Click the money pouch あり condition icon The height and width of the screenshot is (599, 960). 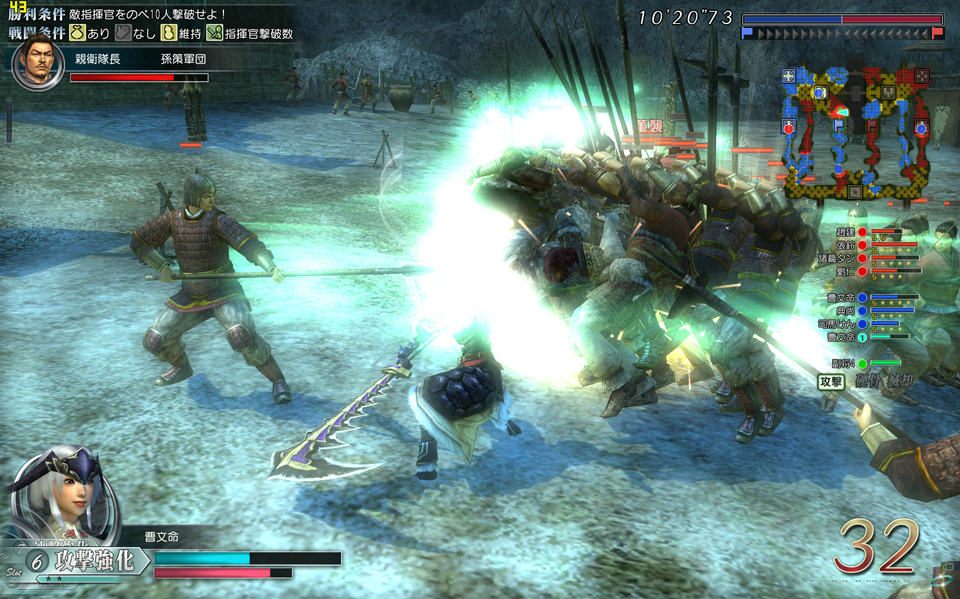(77, 33)
